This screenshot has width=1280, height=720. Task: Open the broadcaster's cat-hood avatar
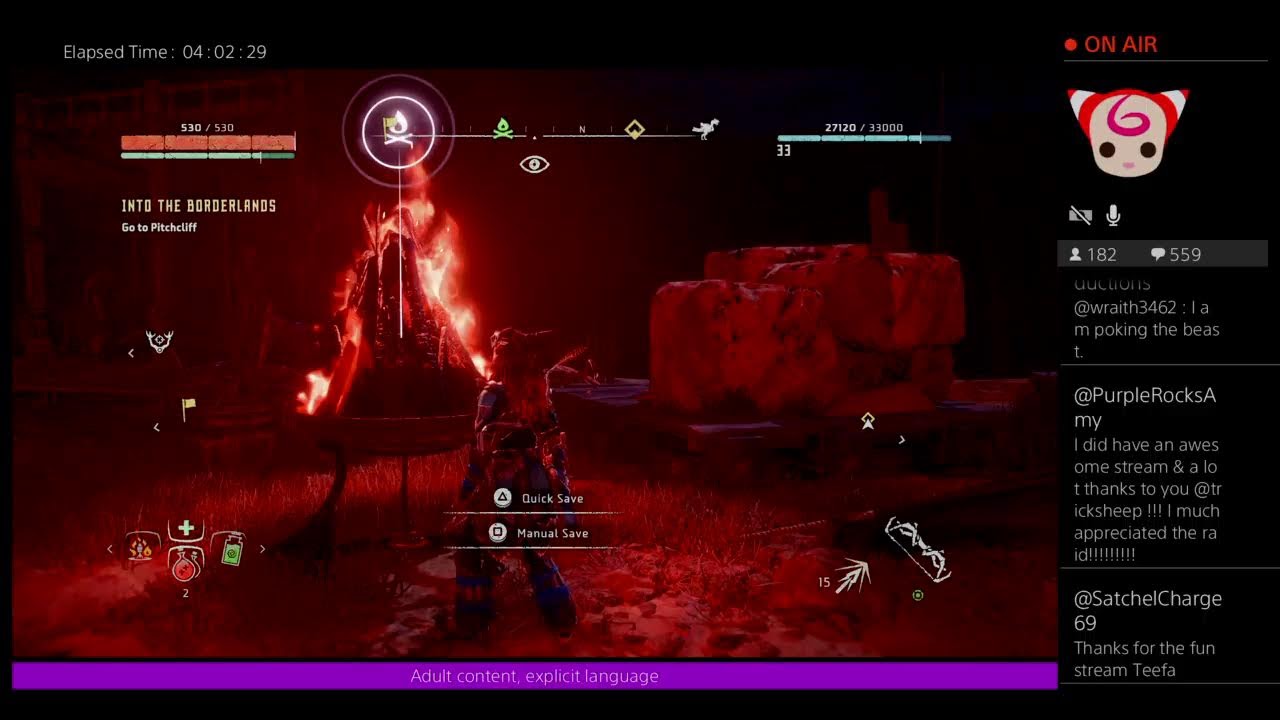click(x=1128, y=132)
